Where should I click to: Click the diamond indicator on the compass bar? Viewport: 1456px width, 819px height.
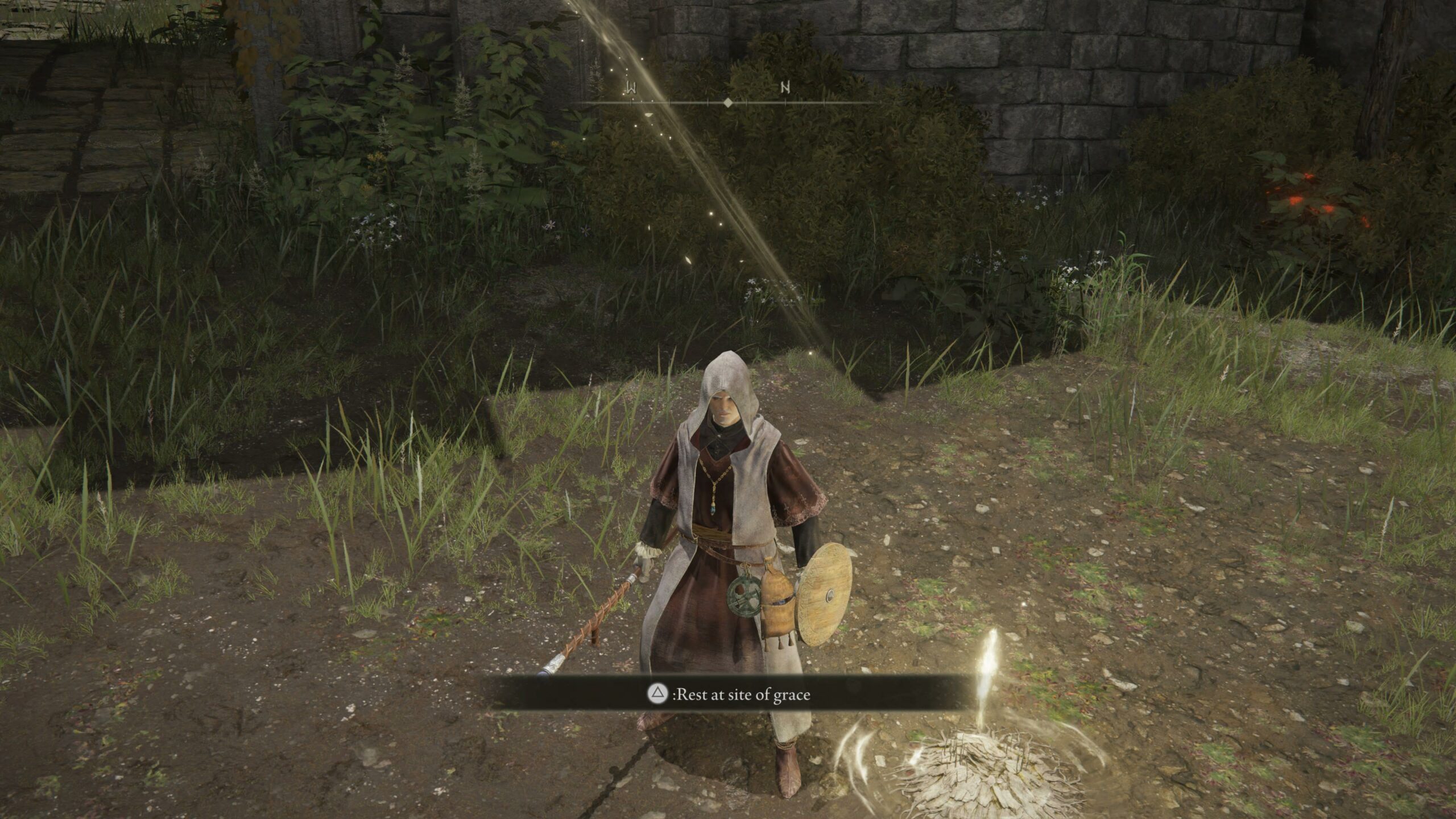(x=728, y=104)
